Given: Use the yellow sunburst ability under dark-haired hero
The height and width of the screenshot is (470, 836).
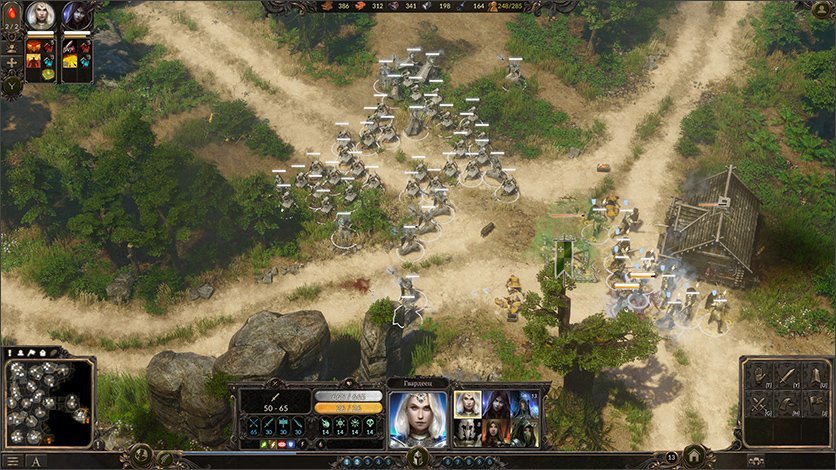Looking at the screenshot, I should coord(70,61).
